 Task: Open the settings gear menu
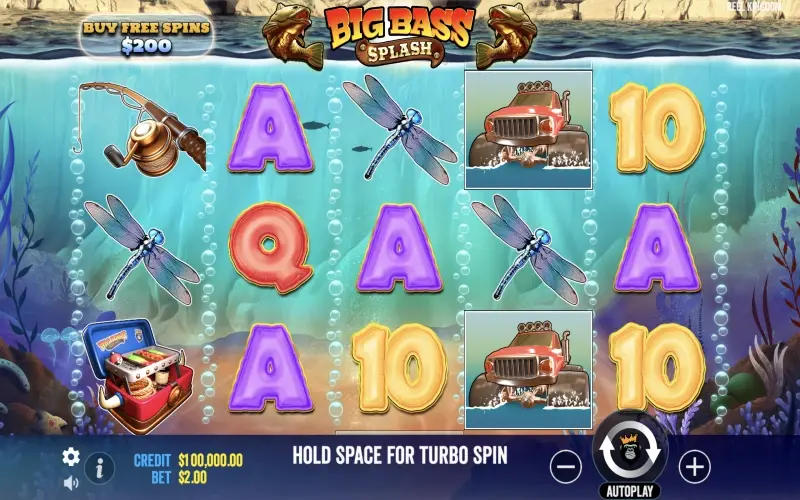[71, 456]
